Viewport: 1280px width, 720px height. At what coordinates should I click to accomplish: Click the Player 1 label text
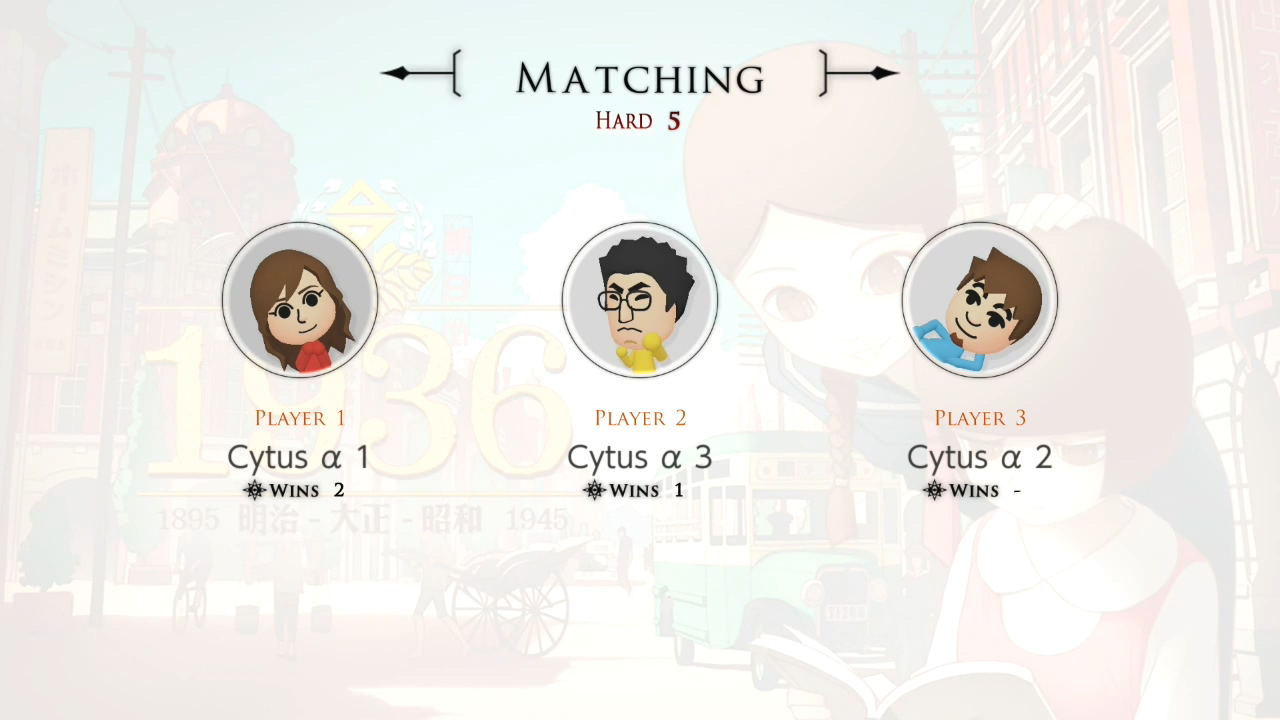coord(300,418)
